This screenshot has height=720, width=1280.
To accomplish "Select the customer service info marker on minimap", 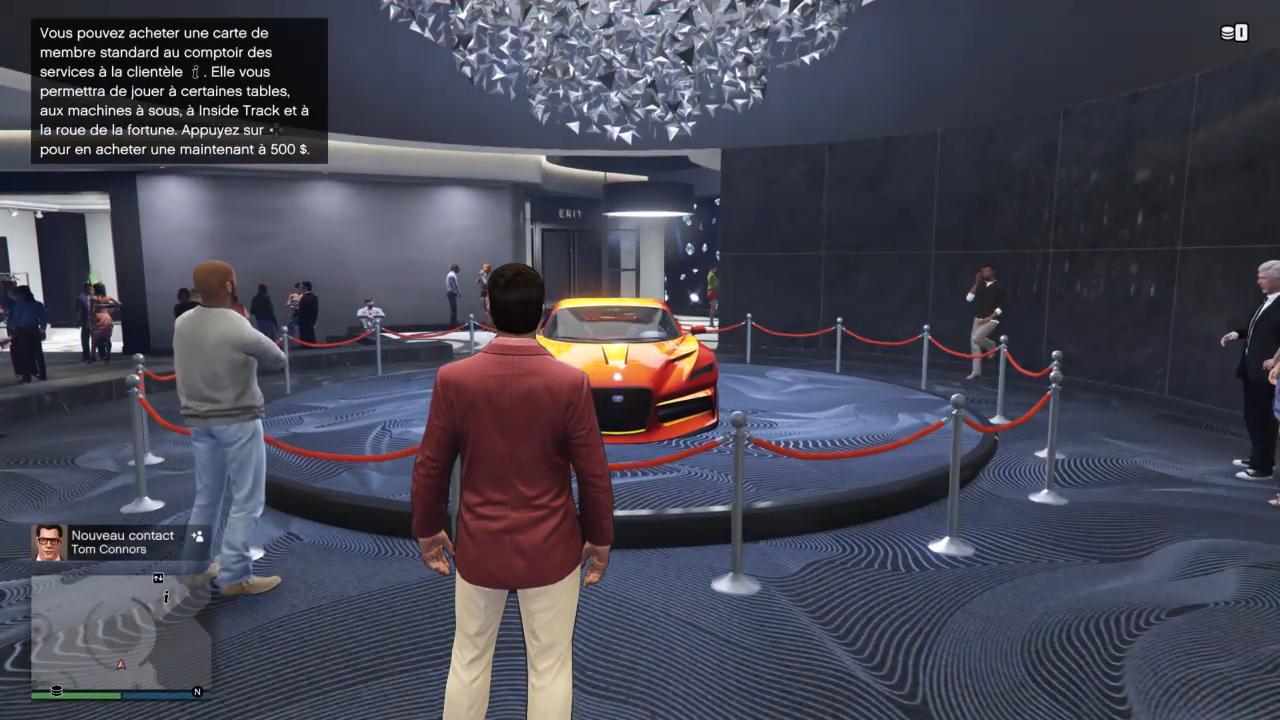I will tap(166, 597).
